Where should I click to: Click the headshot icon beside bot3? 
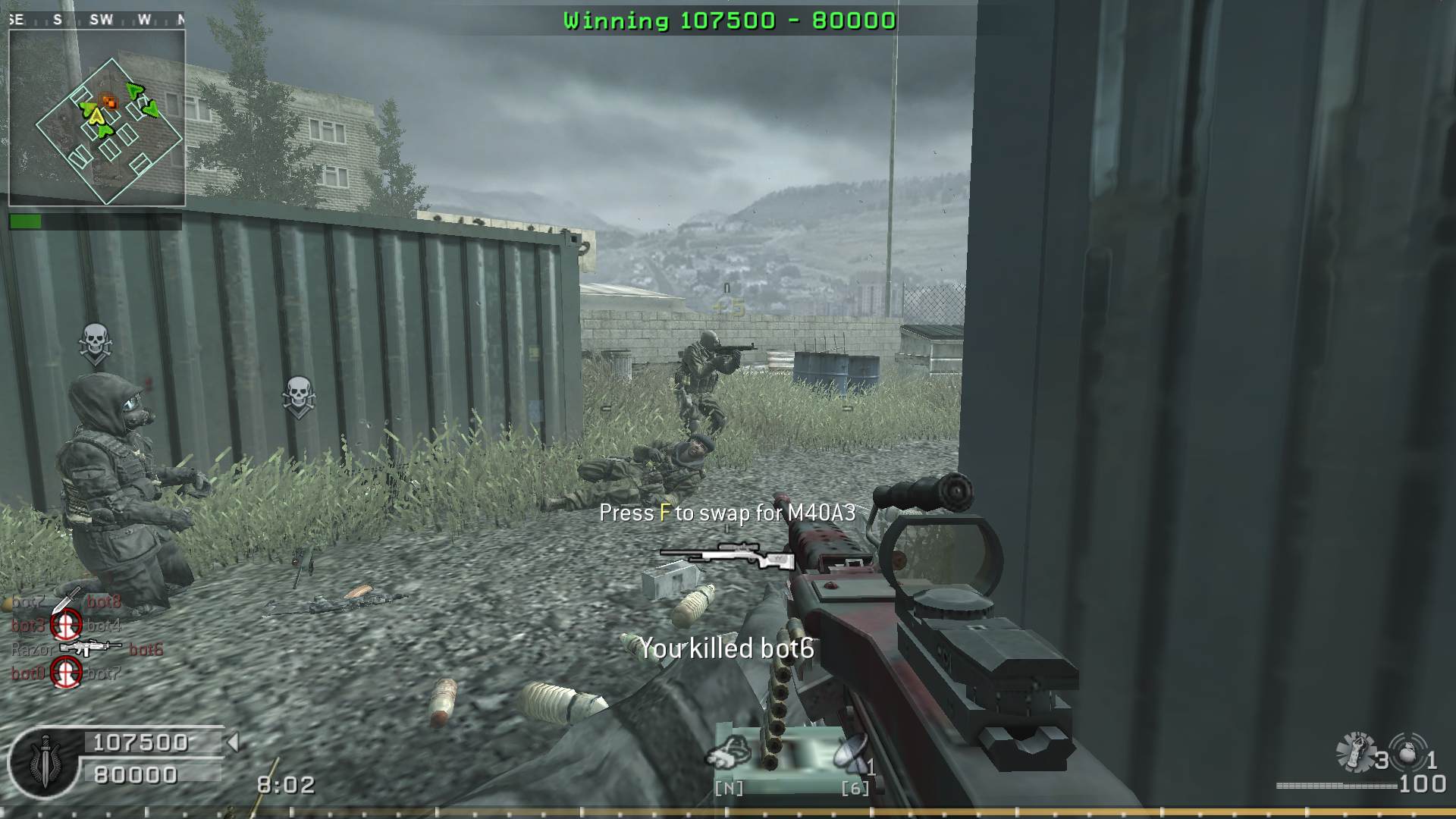[x=66, y=625]
